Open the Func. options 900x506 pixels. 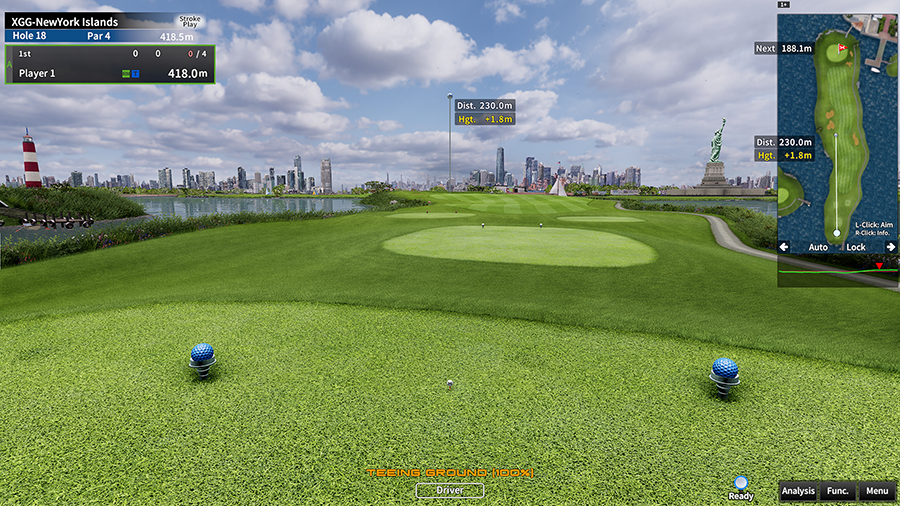(x=837, y=491)
